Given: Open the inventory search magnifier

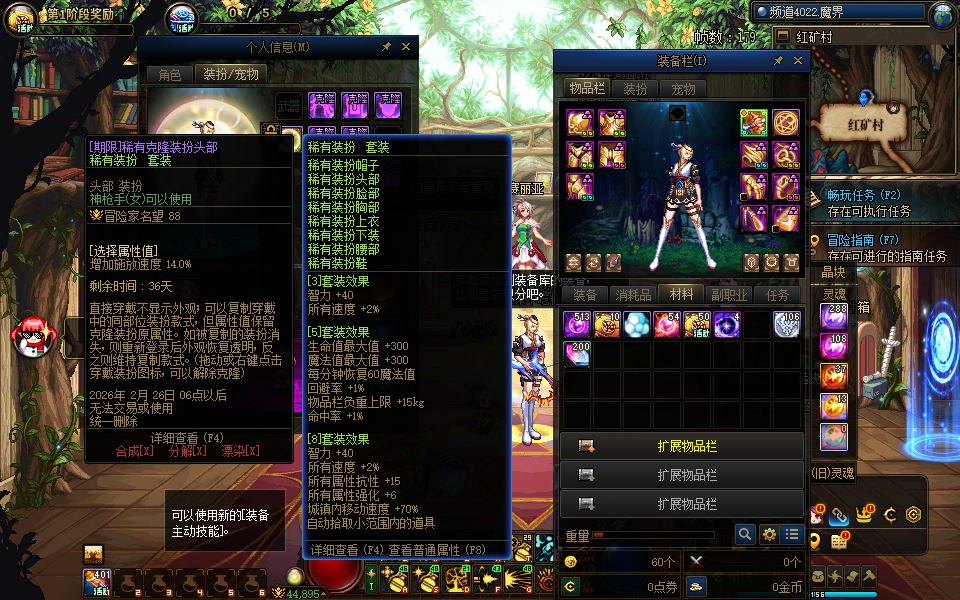Looking at the screenshot, I should pyautogui.click(x=745, y=535).
